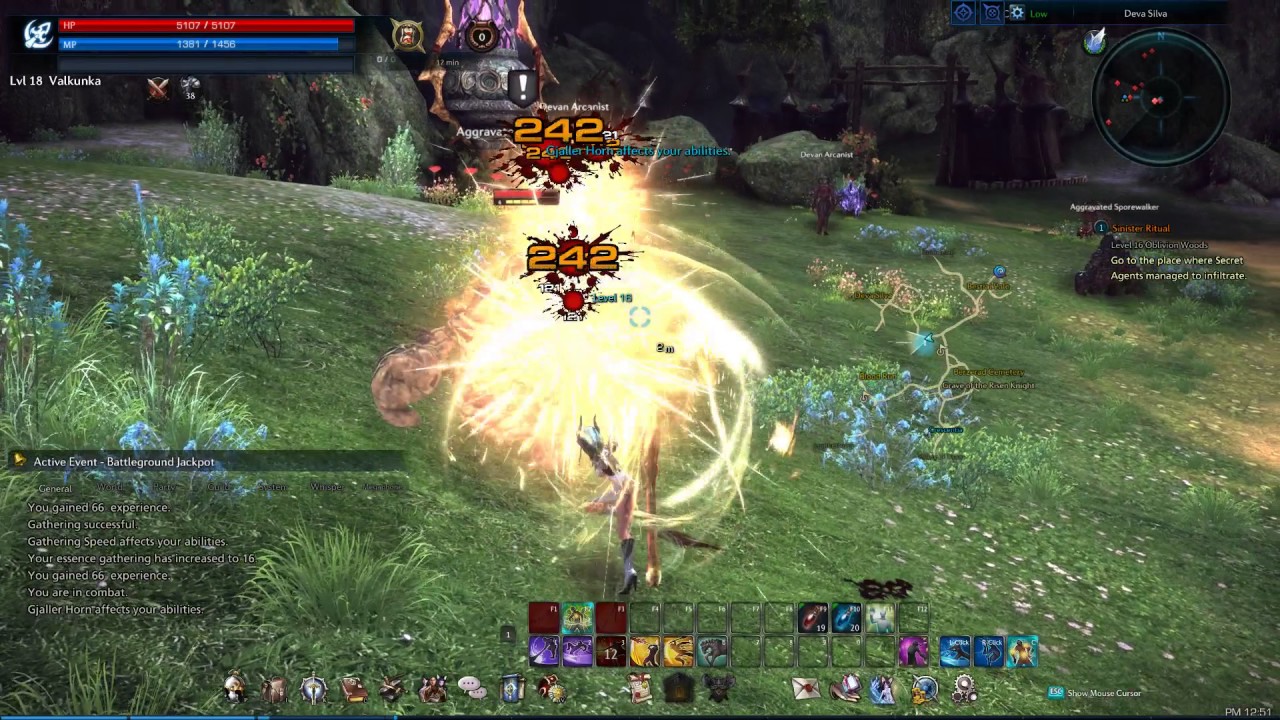Expand the Sinister Ritual quest entry
Image resolution: width=1280 pixels, height=720 pixels.
(x=1141, y=228)
